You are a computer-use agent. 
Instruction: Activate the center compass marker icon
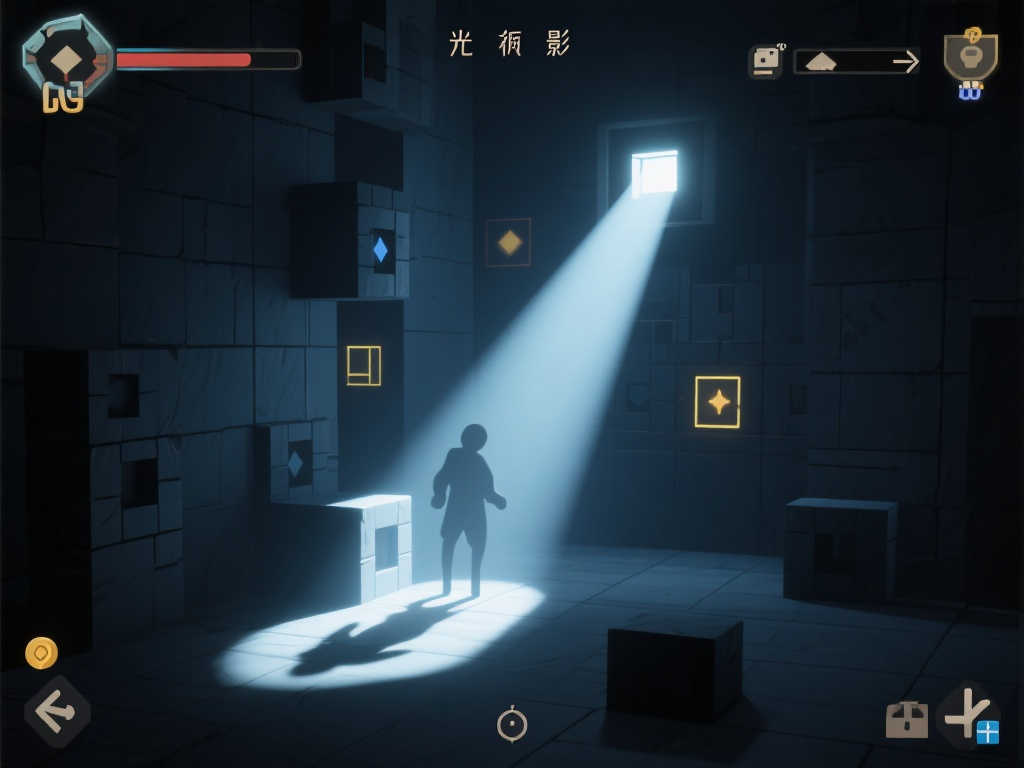(x=512, y=723)
